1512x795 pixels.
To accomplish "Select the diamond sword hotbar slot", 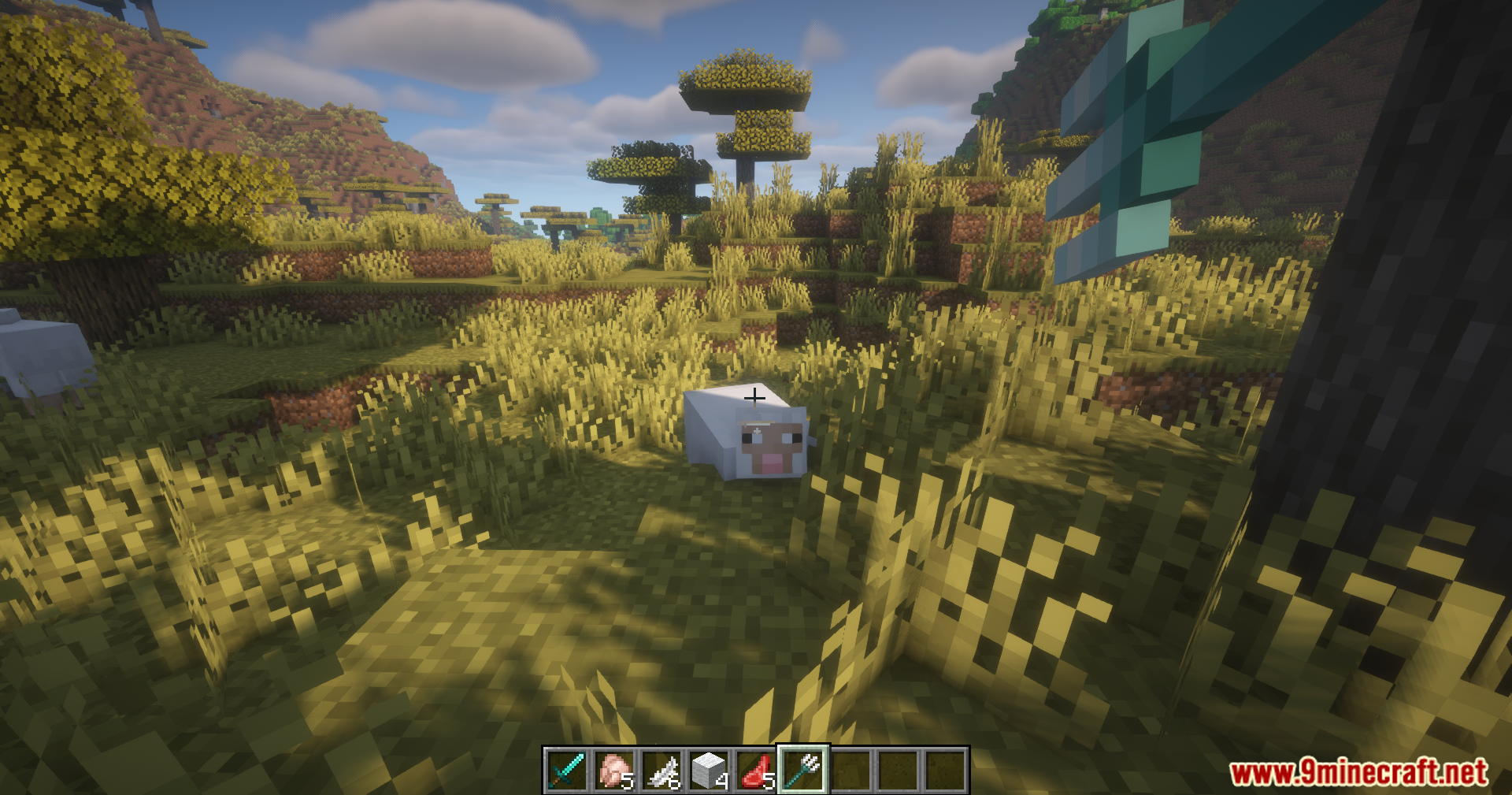I will click(x=567, y=770).
